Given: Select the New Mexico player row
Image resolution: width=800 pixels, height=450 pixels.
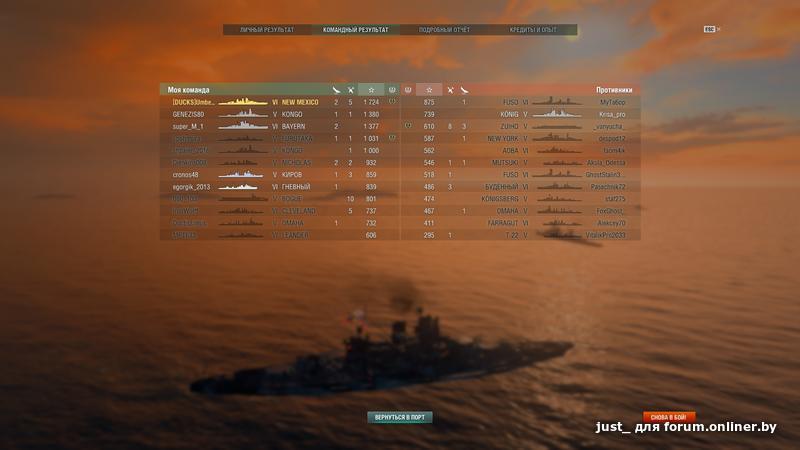Looking at the screenshot, I should pyautogui.click(x=280, y=102).
